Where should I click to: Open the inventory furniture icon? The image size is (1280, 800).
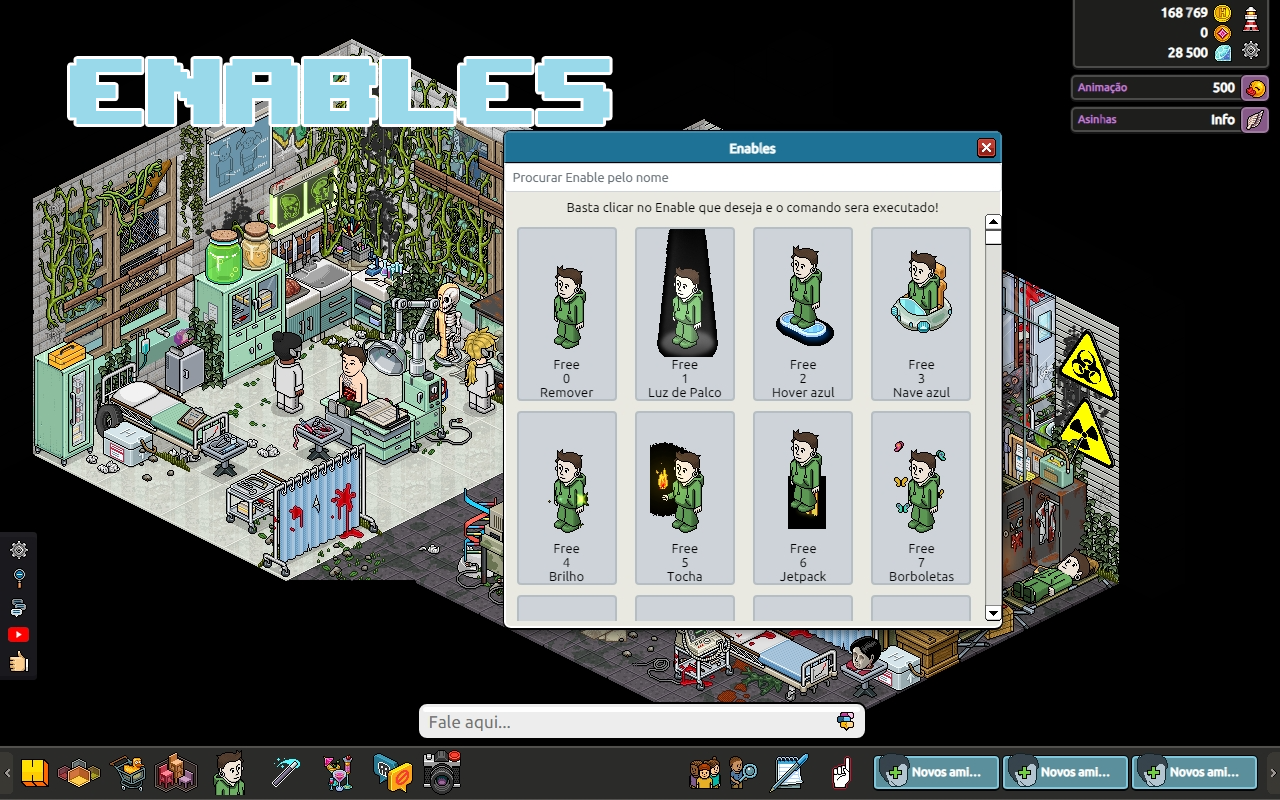176,772
